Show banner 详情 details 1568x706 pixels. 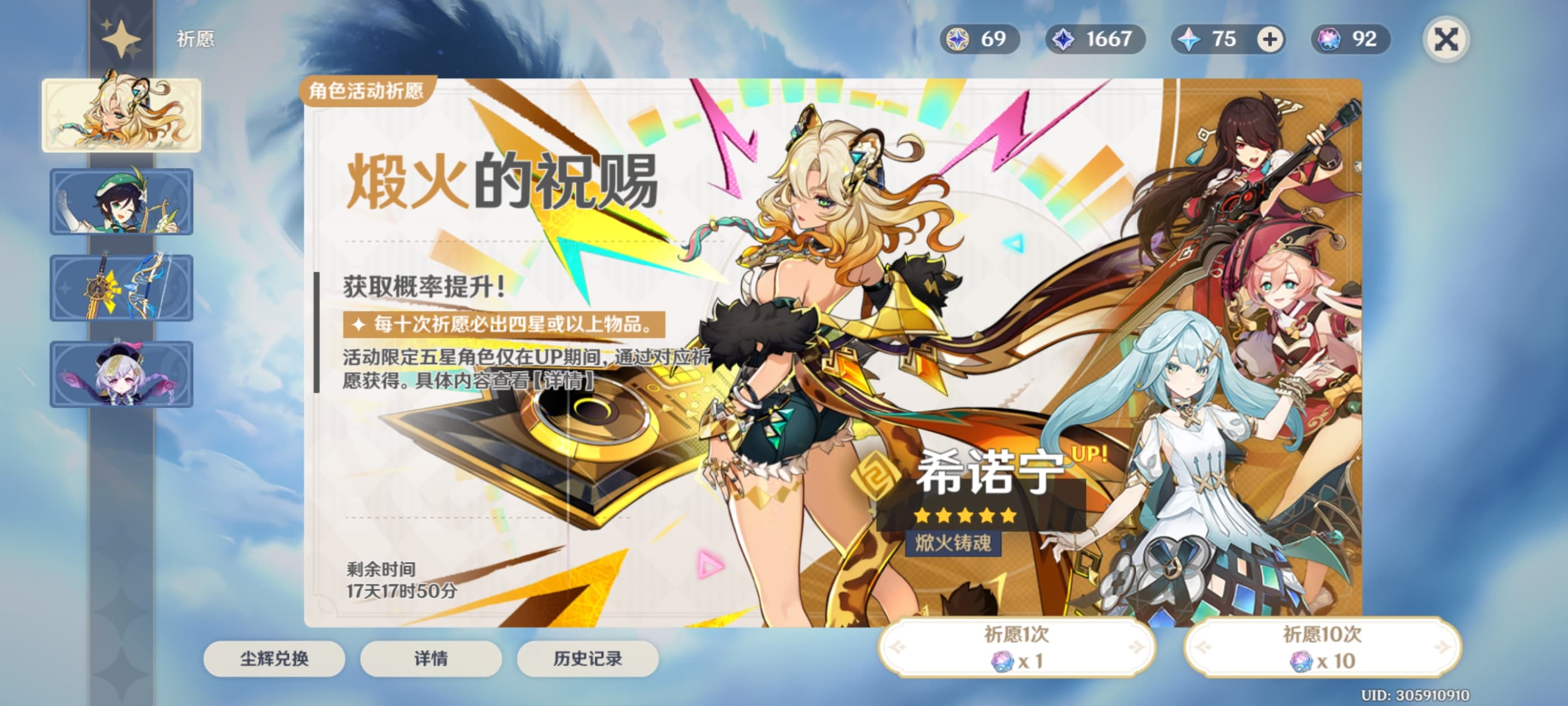pos(431,658)
